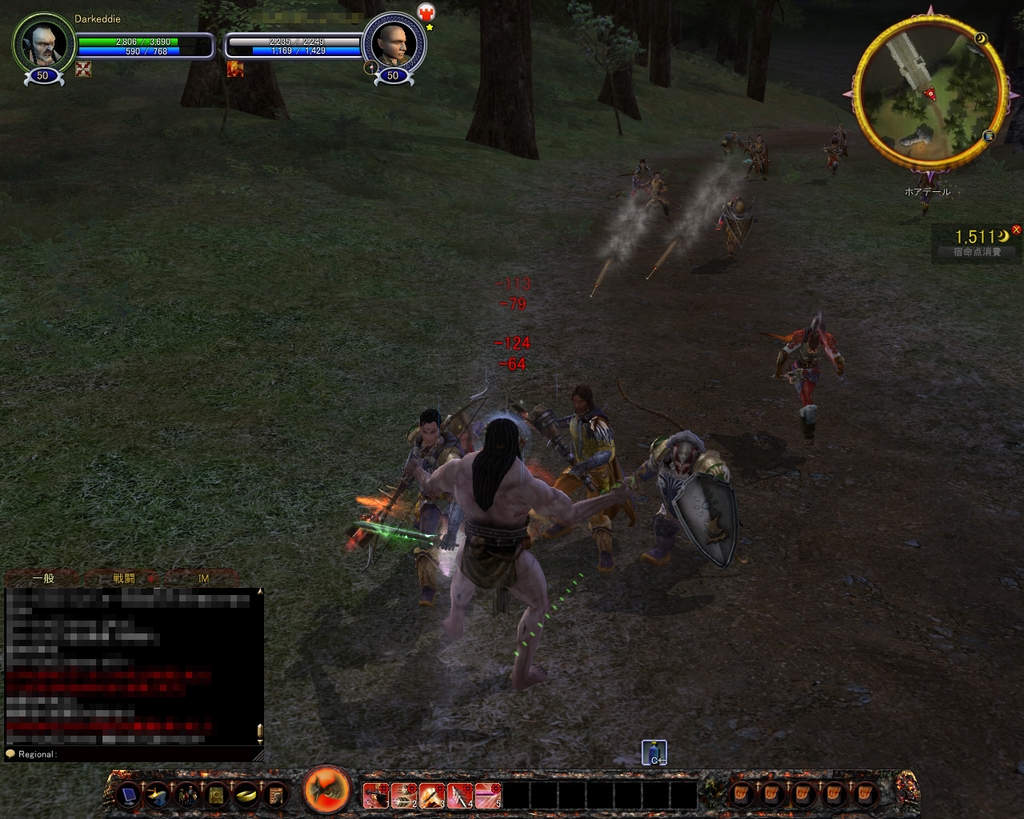Click the red castle icon above target portrait

426,12
